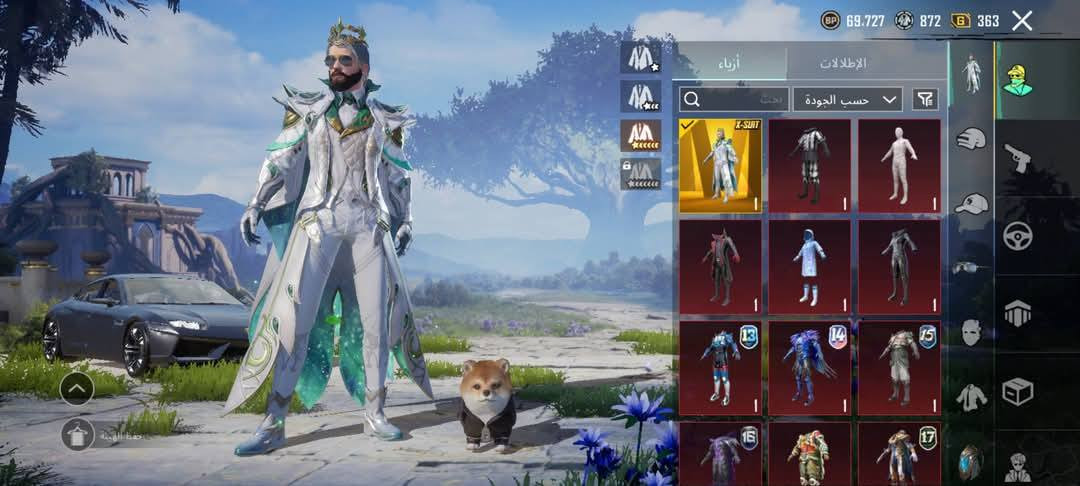Screen dimensions: 1080x486
Task: Open the الإطلالات looks tab
Action: [x=843, y=63]
